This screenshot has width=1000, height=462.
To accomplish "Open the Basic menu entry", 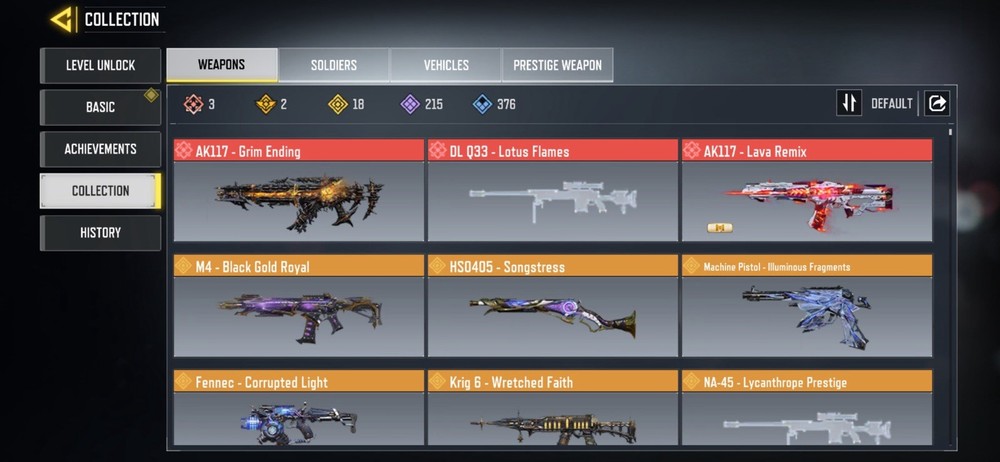I will [100, 107].
